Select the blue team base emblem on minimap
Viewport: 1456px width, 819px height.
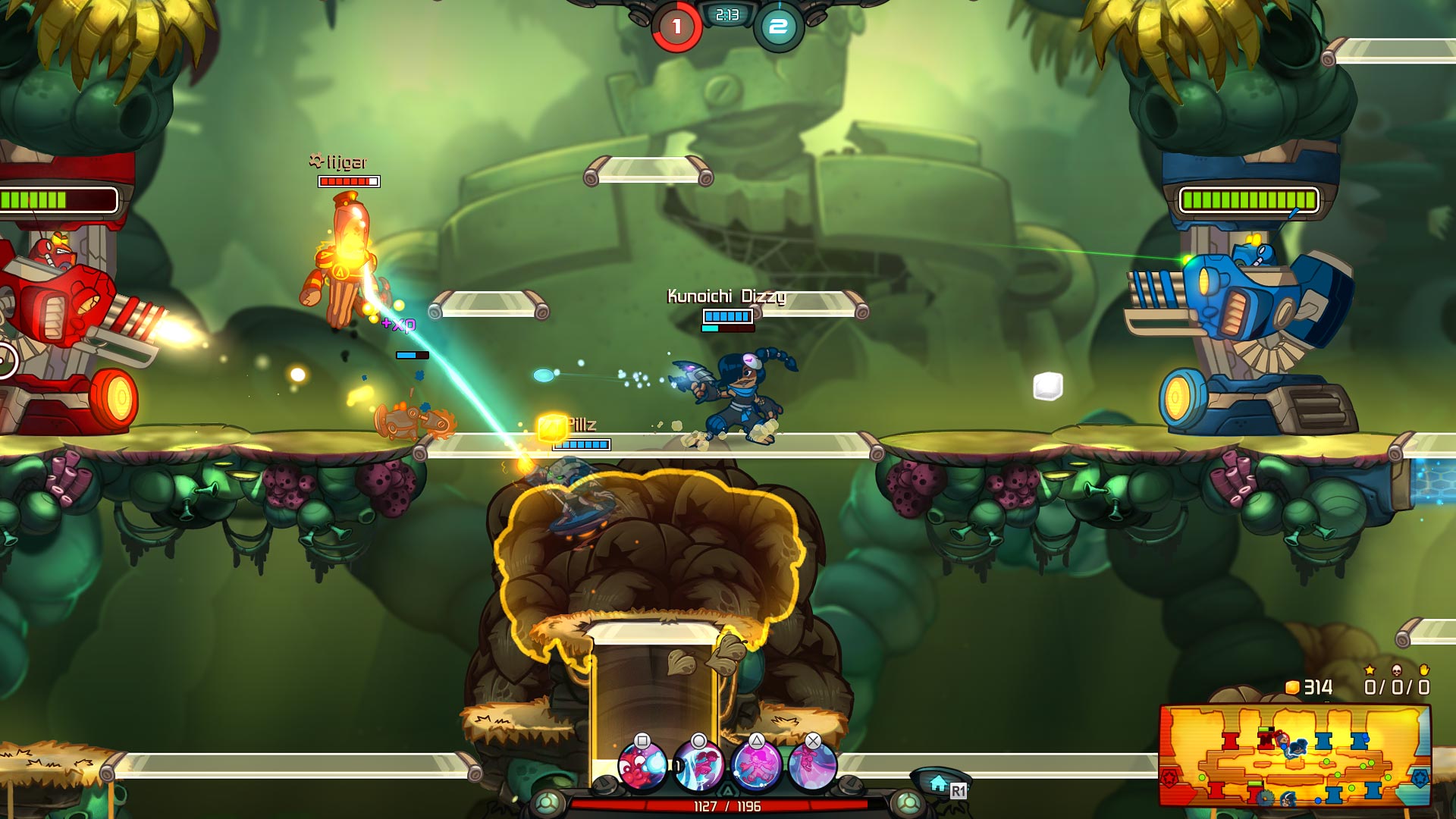1421,780
